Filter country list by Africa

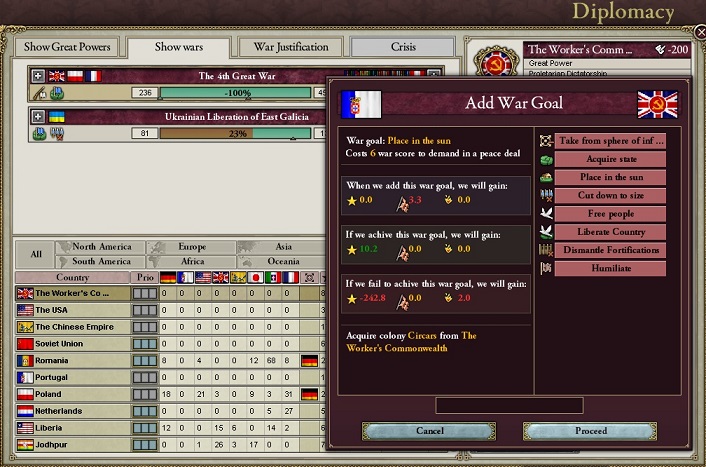(191, 261)
